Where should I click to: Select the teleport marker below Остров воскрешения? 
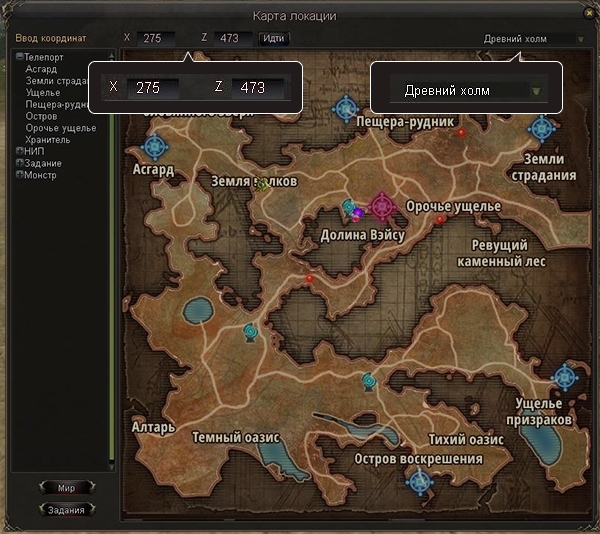[x=419, y=481]
